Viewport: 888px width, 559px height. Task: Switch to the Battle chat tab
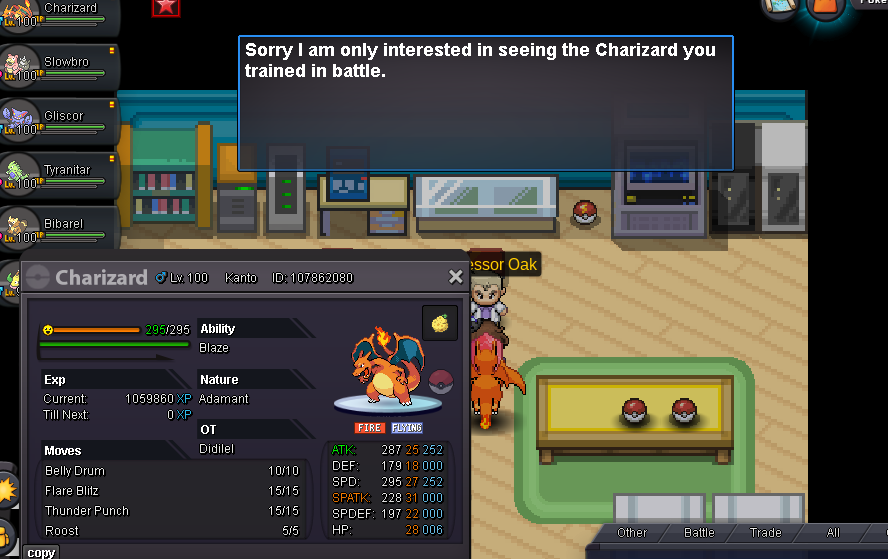(699, 533)
